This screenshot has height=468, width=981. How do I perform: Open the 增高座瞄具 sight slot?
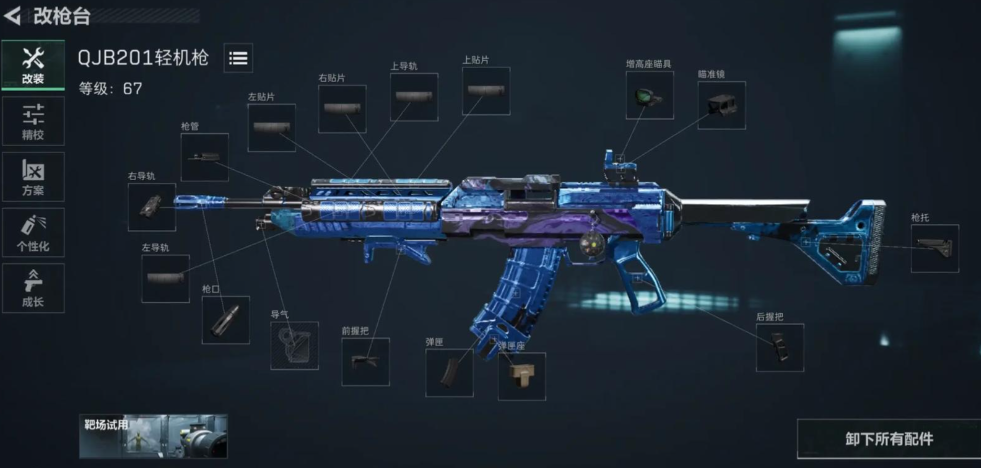pos(649,96)
